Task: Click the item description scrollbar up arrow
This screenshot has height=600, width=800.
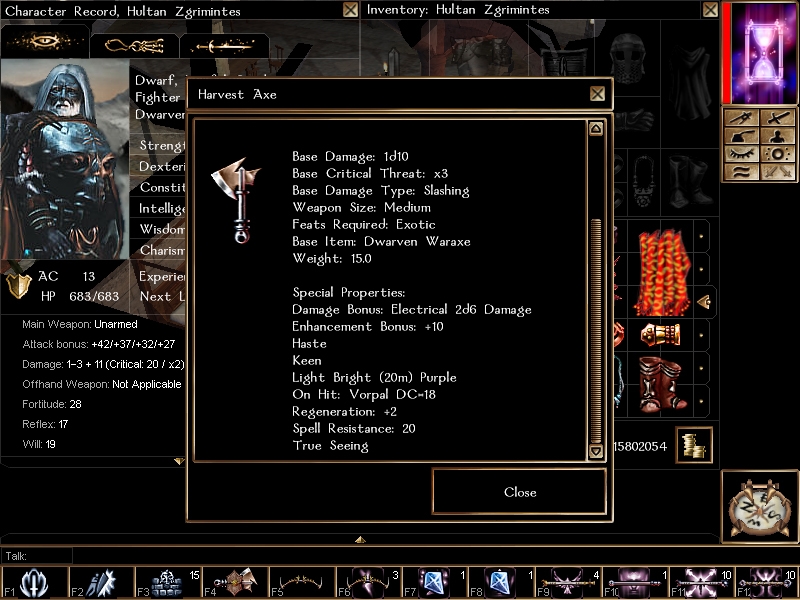Action: point(596,129)
